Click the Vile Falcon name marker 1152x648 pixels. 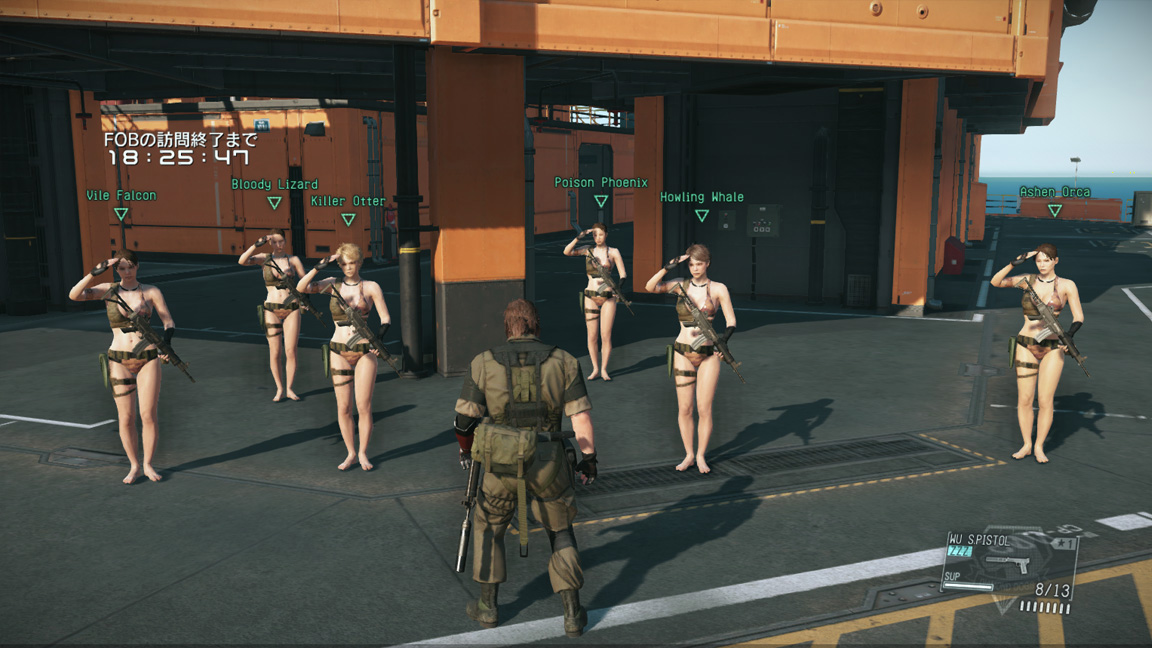pos(121,196)
